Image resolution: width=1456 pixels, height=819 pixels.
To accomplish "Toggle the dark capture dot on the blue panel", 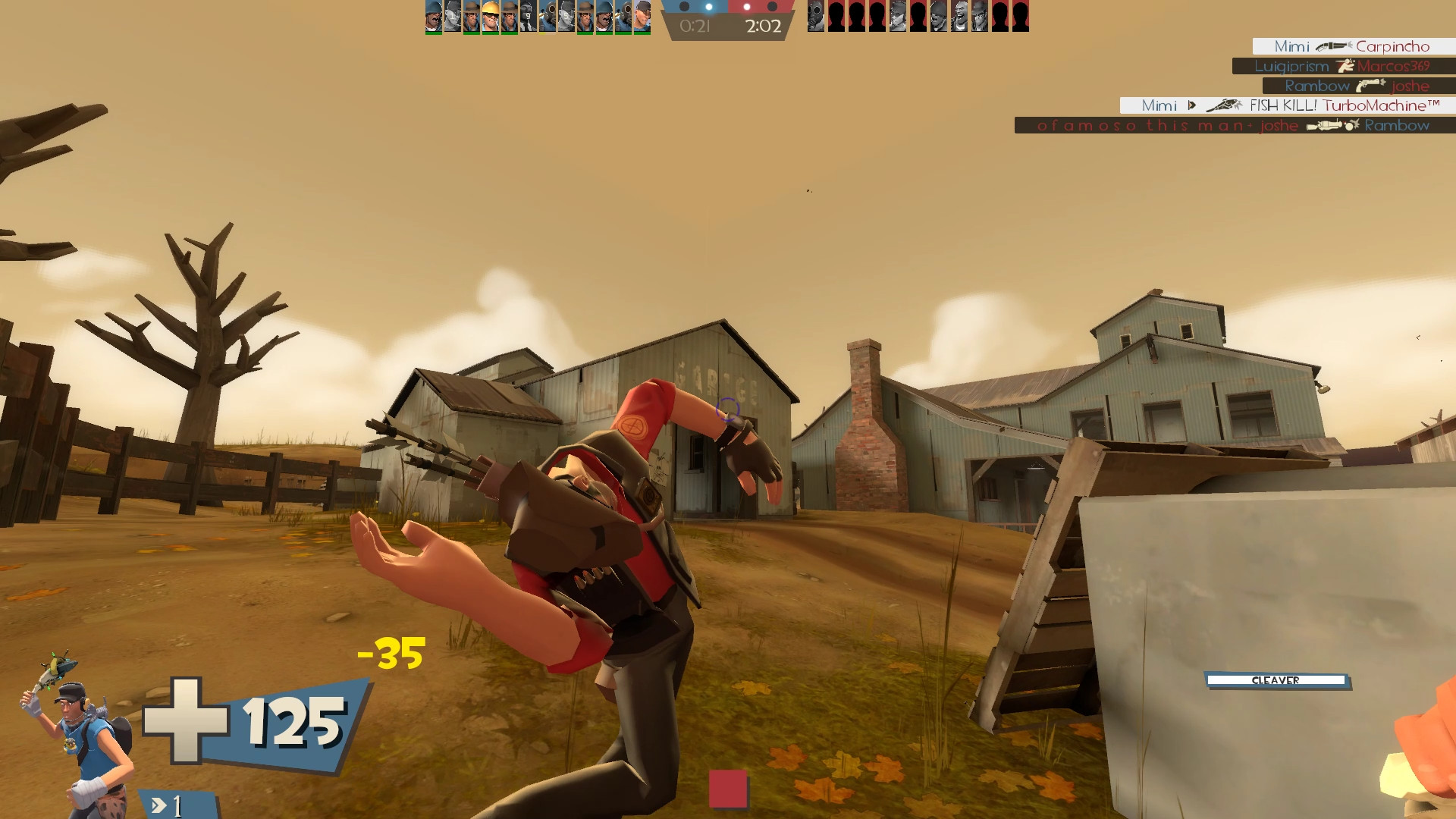I will coord(685,7).
